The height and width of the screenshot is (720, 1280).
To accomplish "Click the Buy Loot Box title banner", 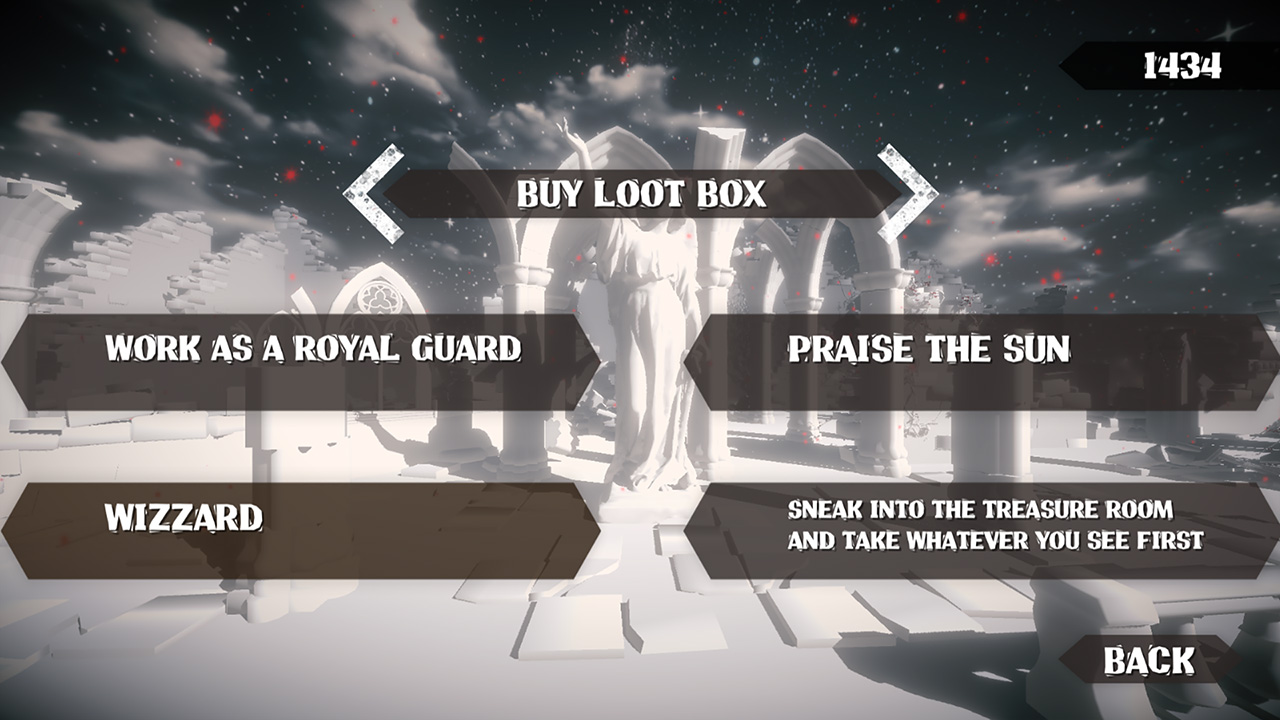I will pyautogui.click(x=644, y=197).
